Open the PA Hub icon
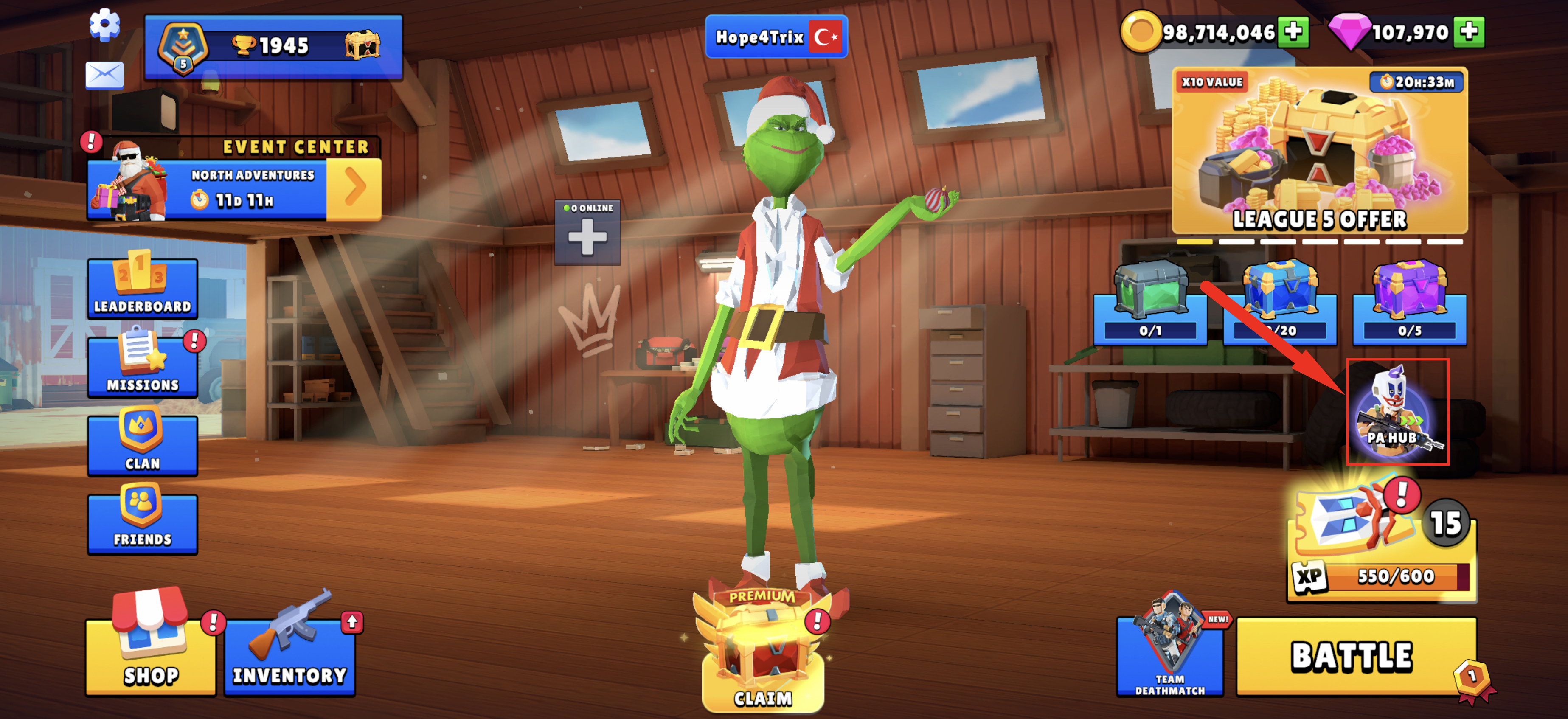Viewport: 1568px width, 719px height. point(1397,412)
